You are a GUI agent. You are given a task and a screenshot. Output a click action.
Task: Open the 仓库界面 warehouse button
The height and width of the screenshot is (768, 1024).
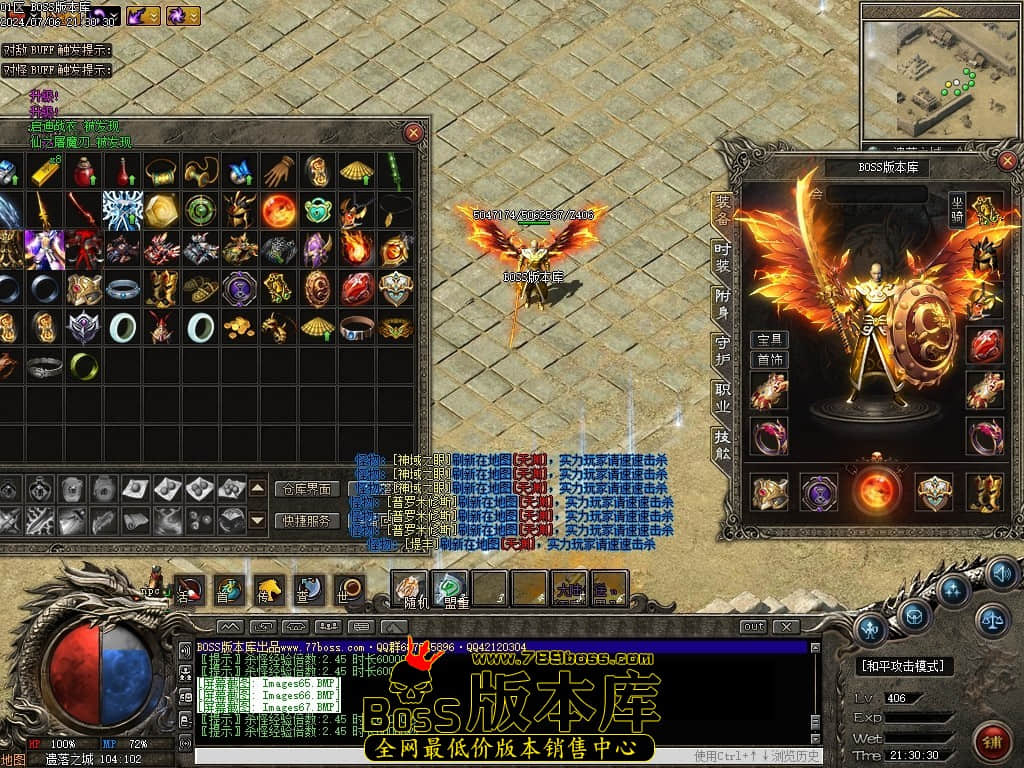point(306,489)
